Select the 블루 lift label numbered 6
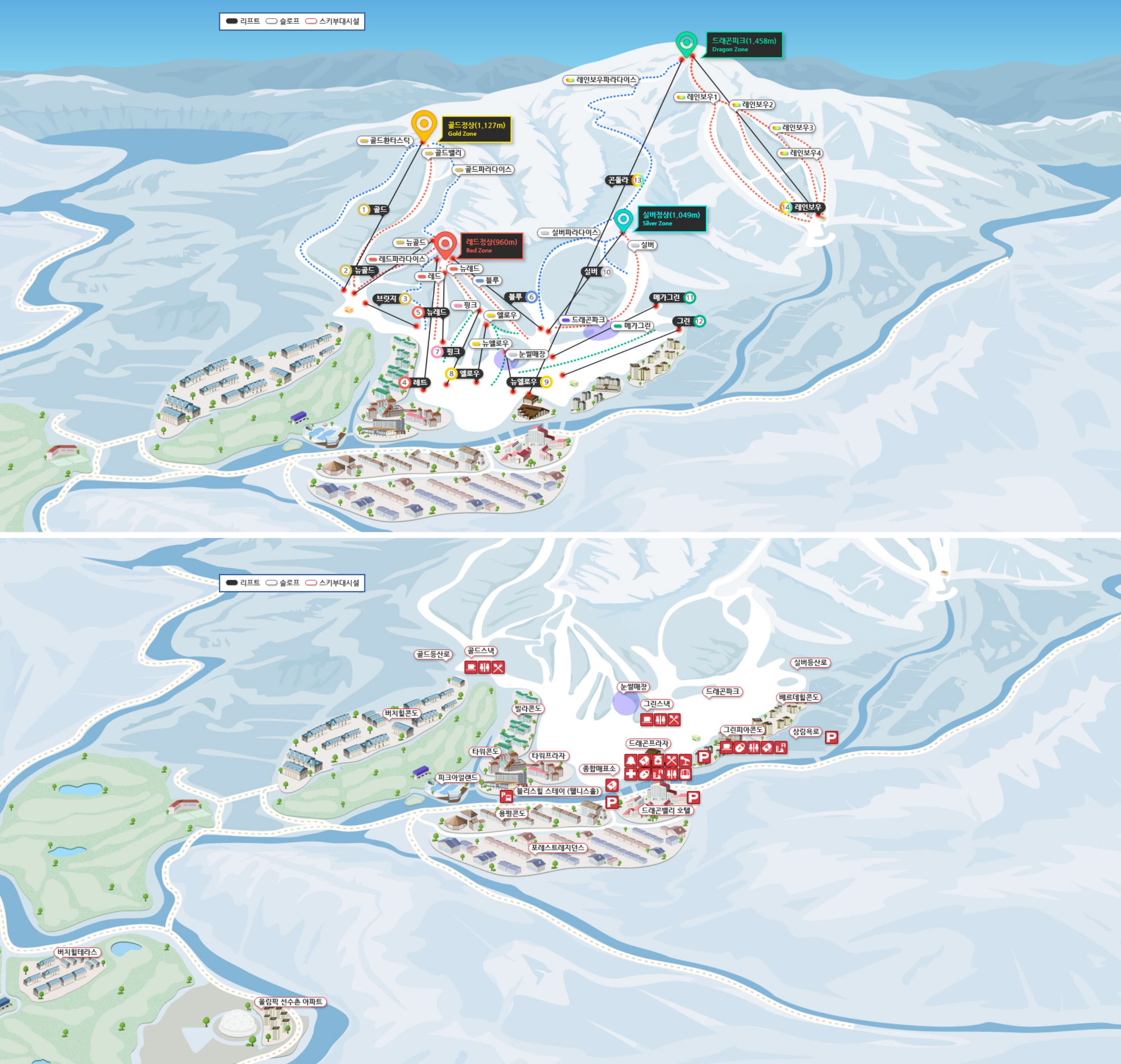This screenshot has height=1064, width=1121. click(x=521, y=297)
